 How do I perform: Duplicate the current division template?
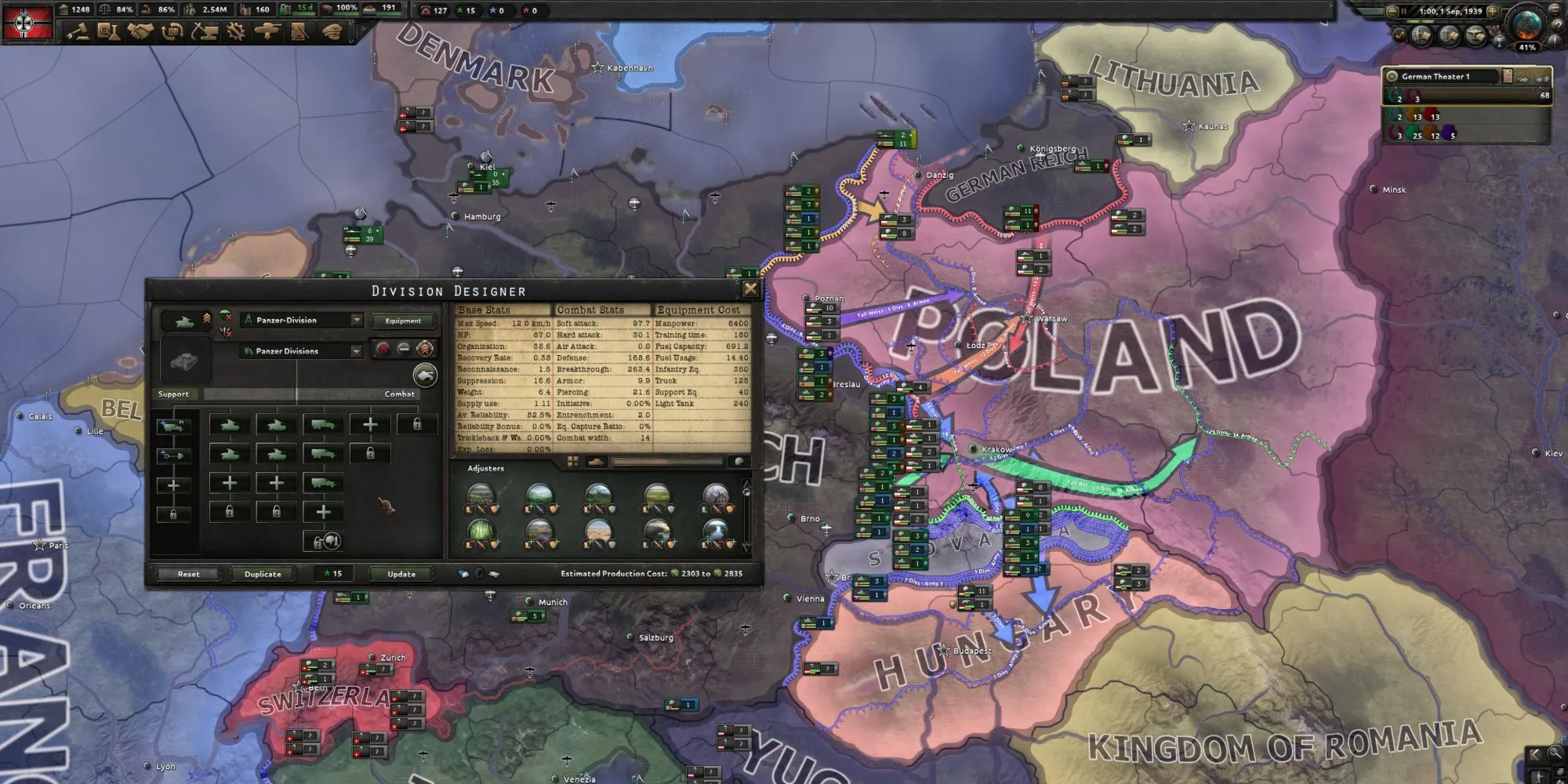click(263, 574)
